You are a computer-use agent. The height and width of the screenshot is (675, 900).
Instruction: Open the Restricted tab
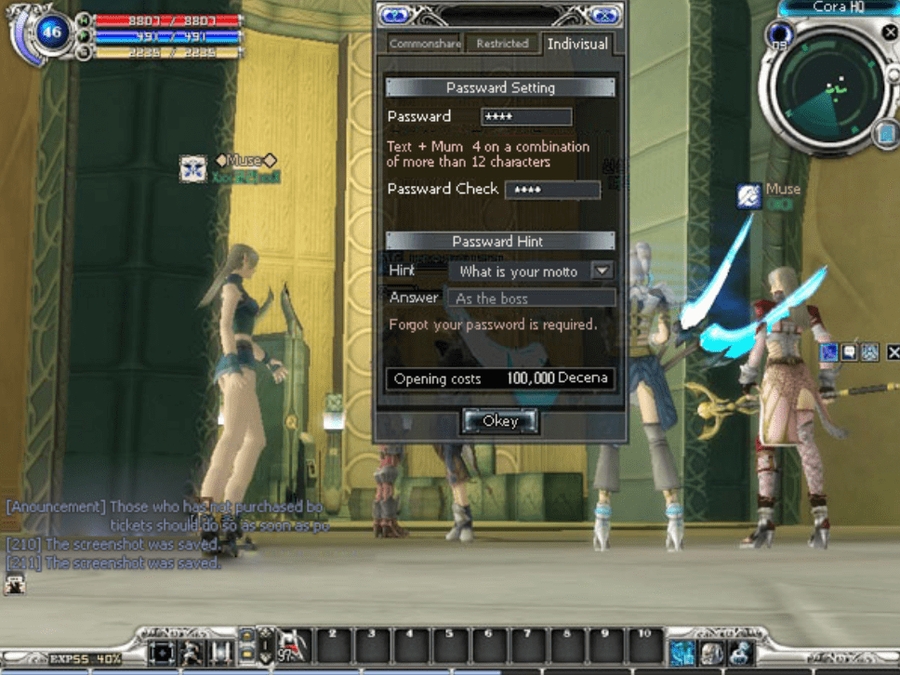point(502,44)
